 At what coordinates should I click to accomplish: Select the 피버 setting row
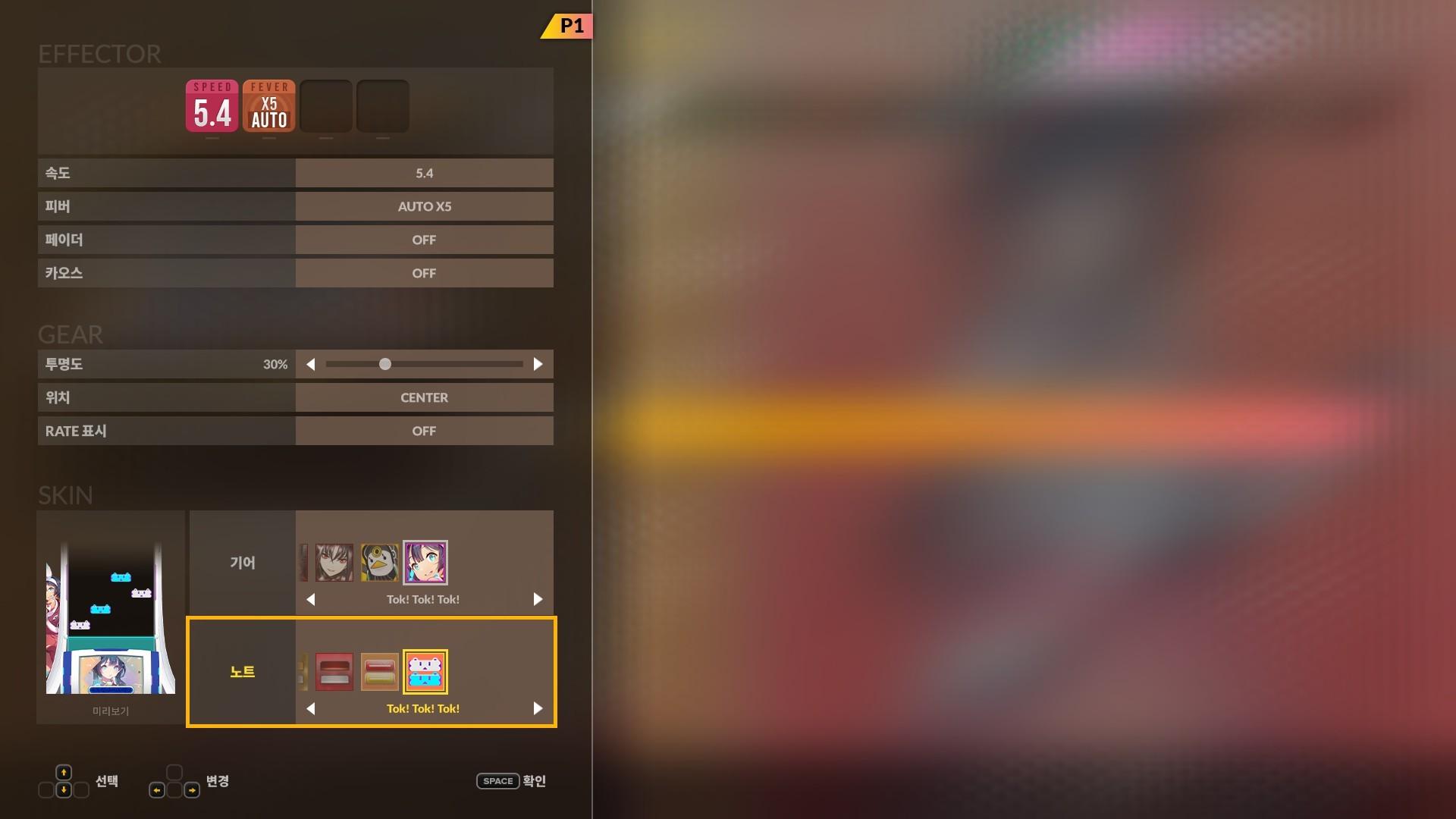424,206
